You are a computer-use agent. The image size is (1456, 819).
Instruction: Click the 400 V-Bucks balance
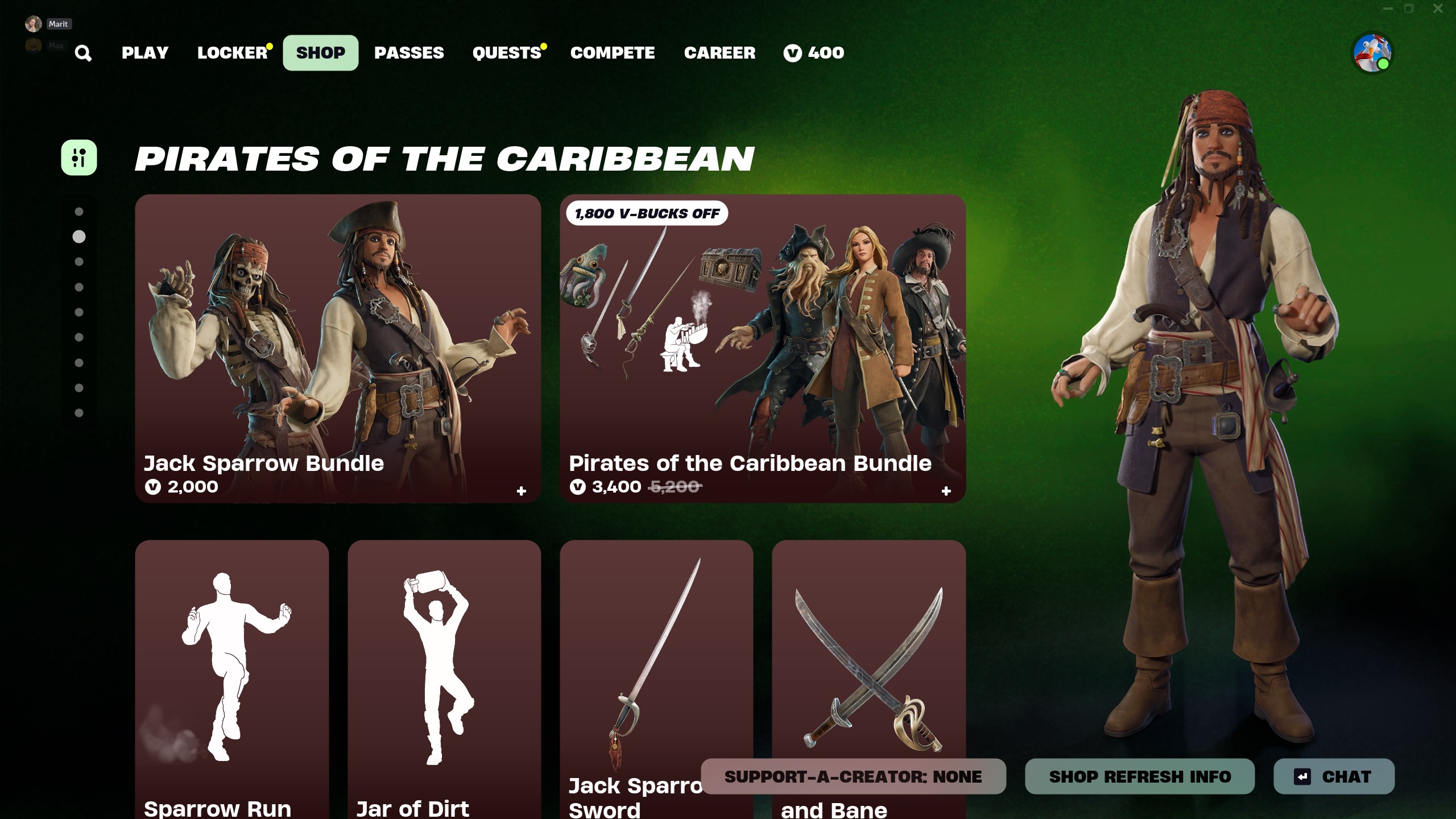[814, 53]
